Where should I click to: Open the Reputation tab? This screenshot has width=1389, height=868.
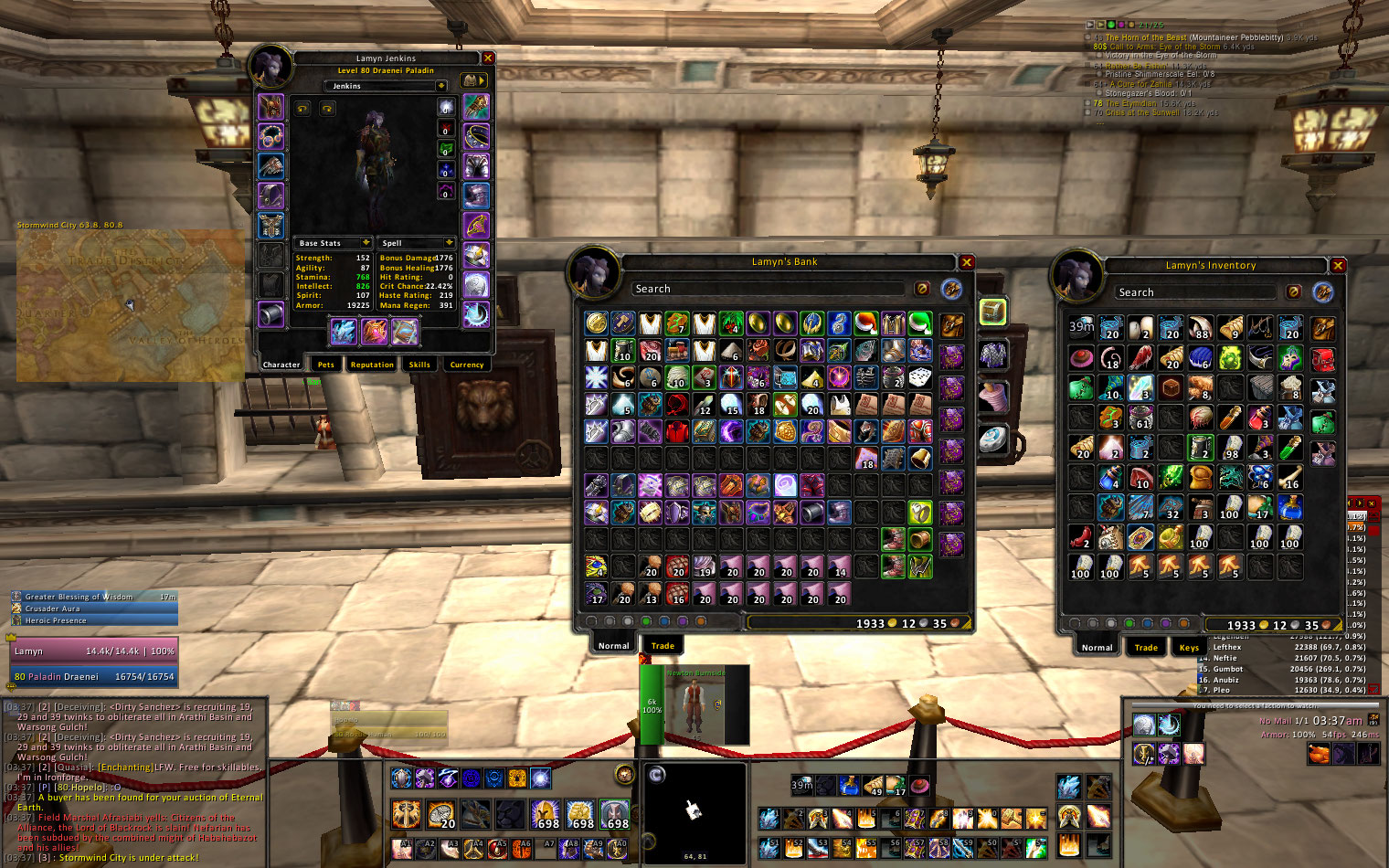tap(372, 365)
